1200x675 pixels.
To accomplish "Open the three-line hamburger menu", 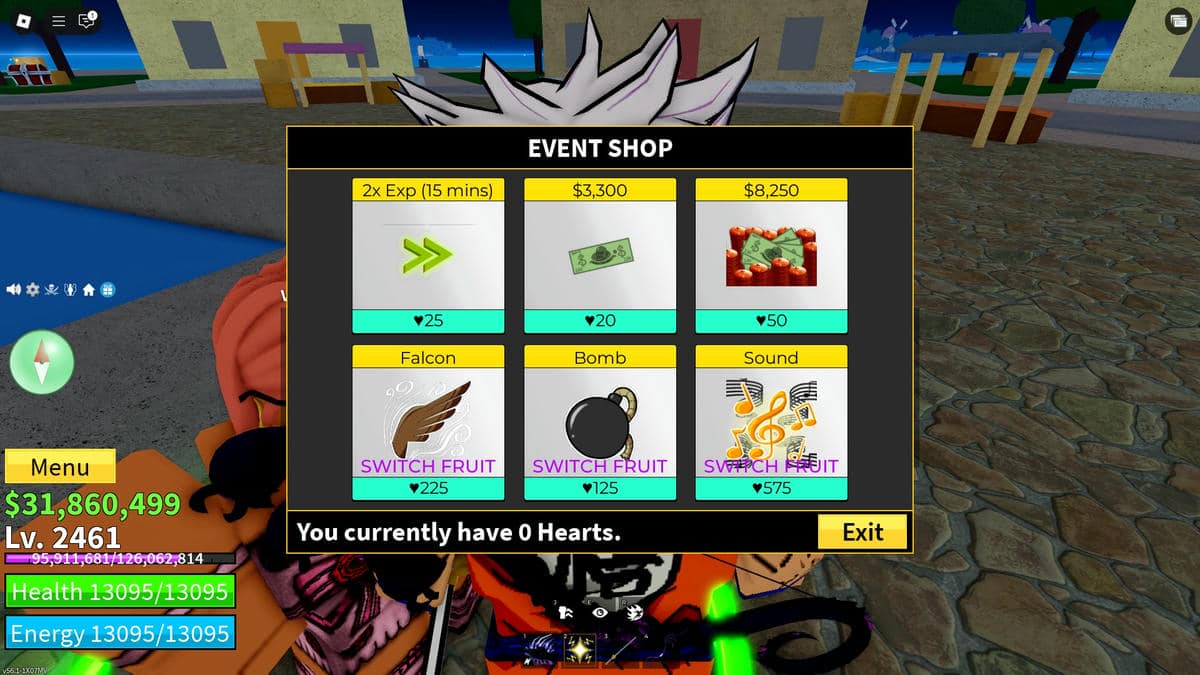I will point(58,20).
